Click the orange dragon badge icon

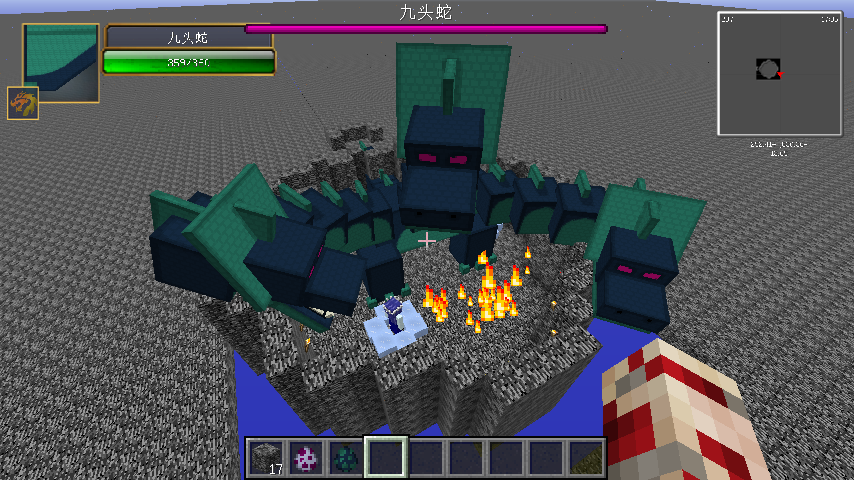pos(23,103)
